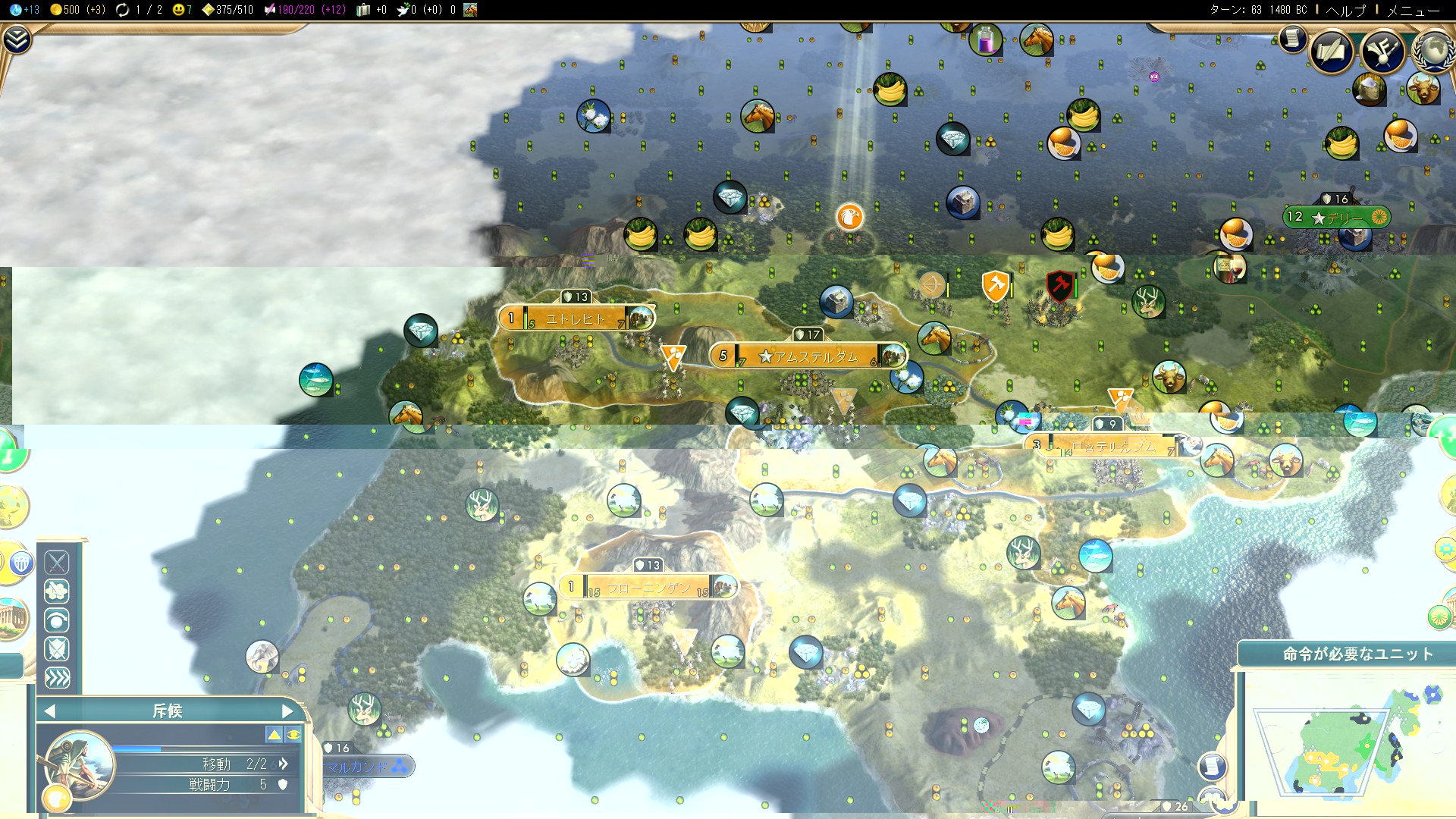Select the next unit with the right arrow
Viewport: 1456px width, 819px height.
[x=287, y=711]
